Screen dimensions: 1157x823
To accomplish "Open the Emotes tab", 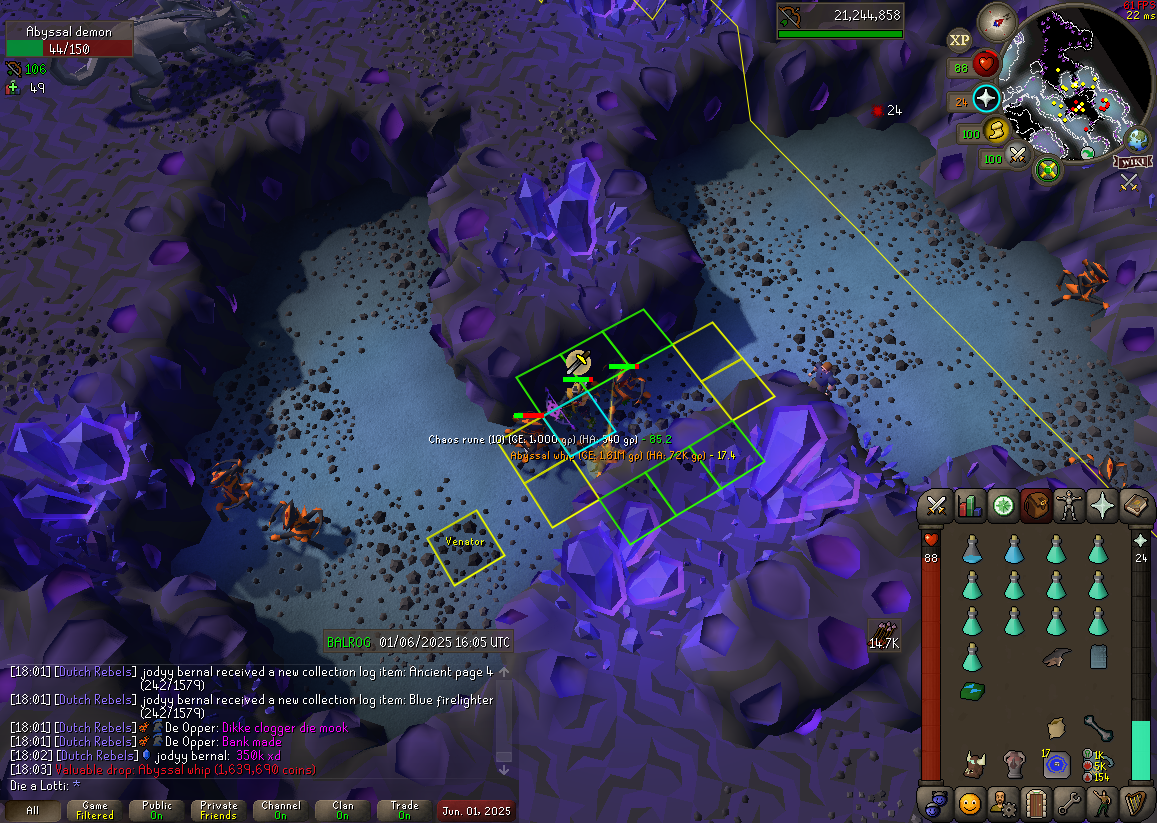I will [1102, 802].
